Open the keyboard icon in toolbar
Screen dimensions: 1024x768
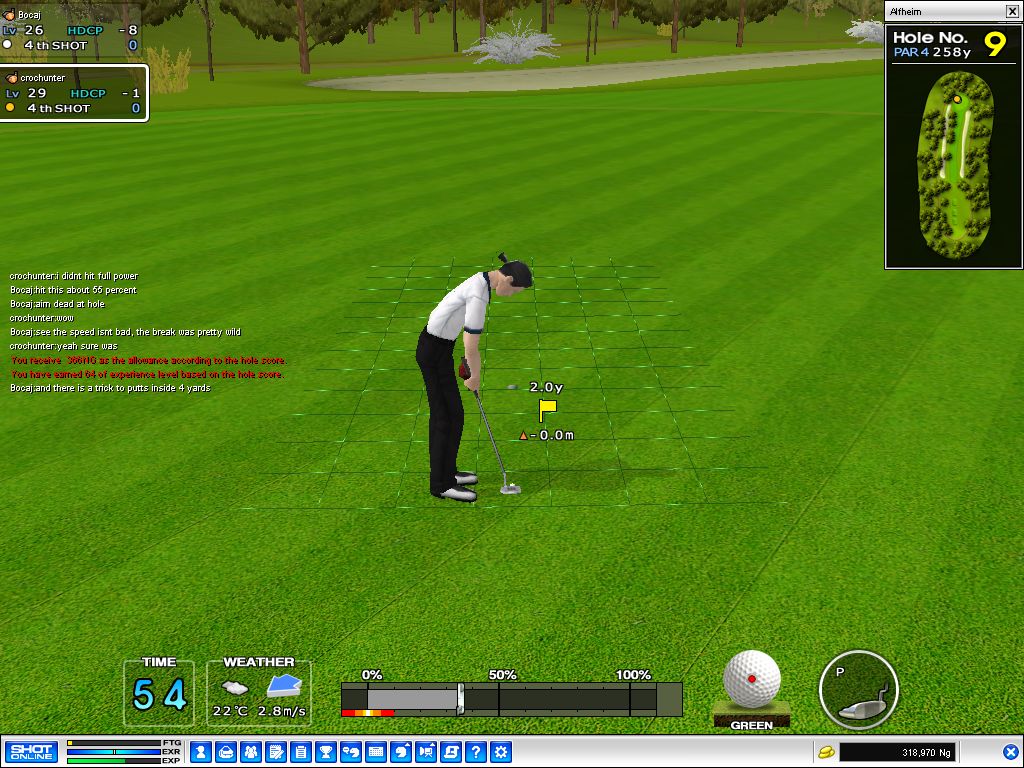[x=376, y=752]
